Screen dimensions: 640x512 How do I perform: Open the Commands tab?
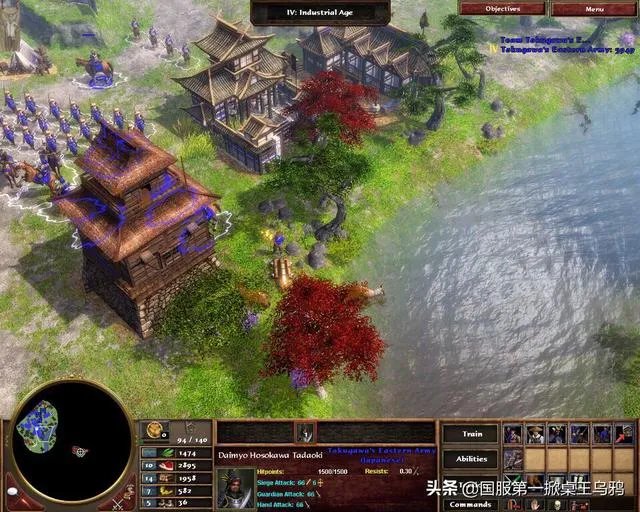click(470, 504)
